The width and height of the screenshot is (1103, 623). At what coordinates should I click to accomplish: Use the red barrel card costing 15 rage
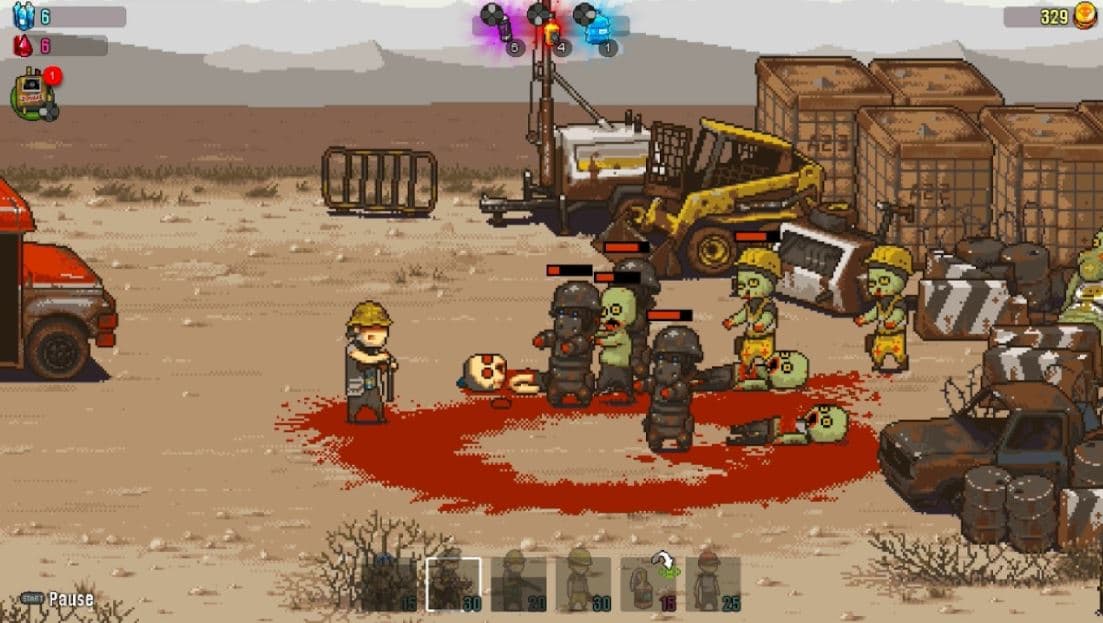[x=648, y=584]
